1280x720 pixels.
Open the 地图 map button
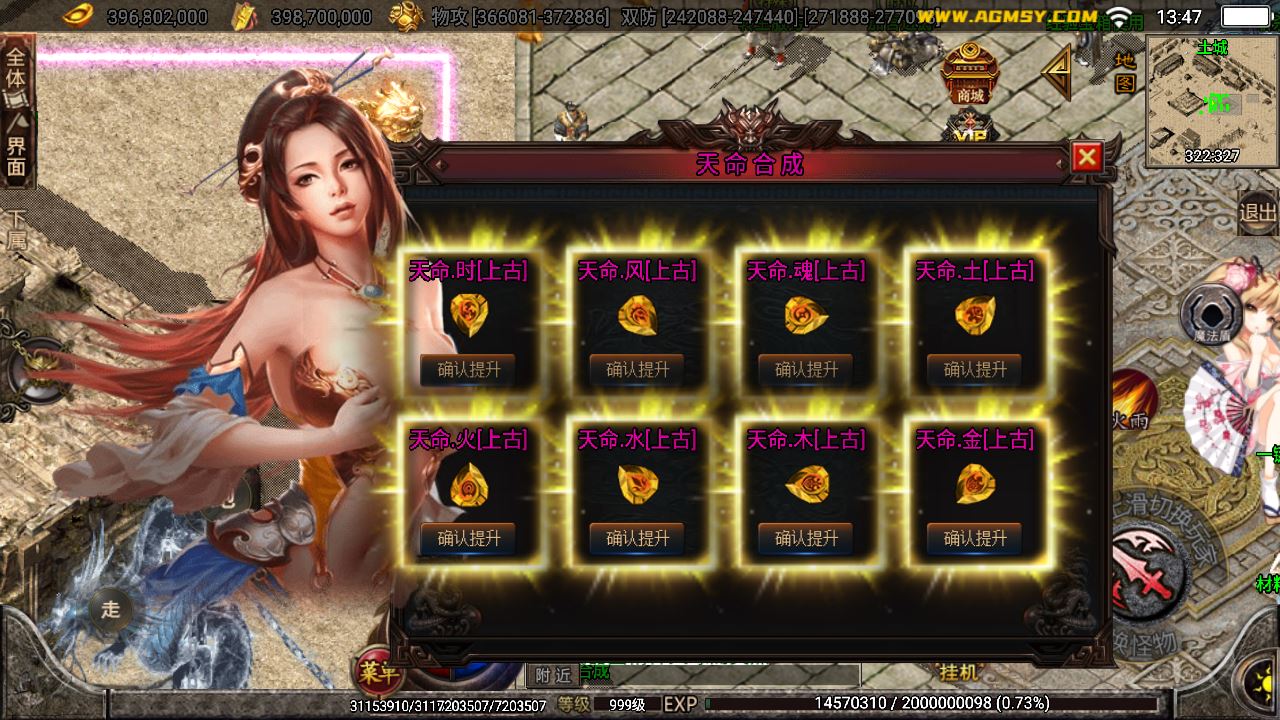pos(1125,71)
